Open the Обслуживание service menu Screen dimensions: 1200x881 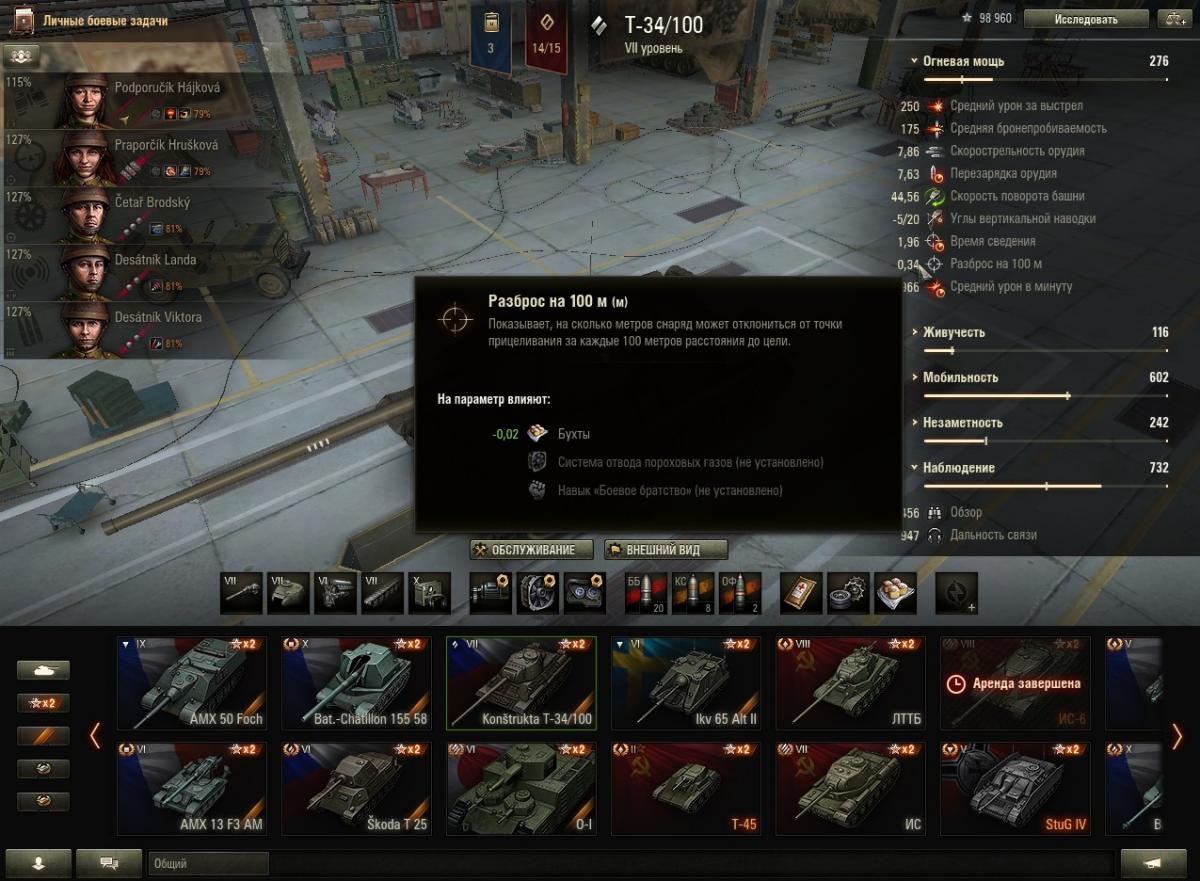tap(531, 550)
